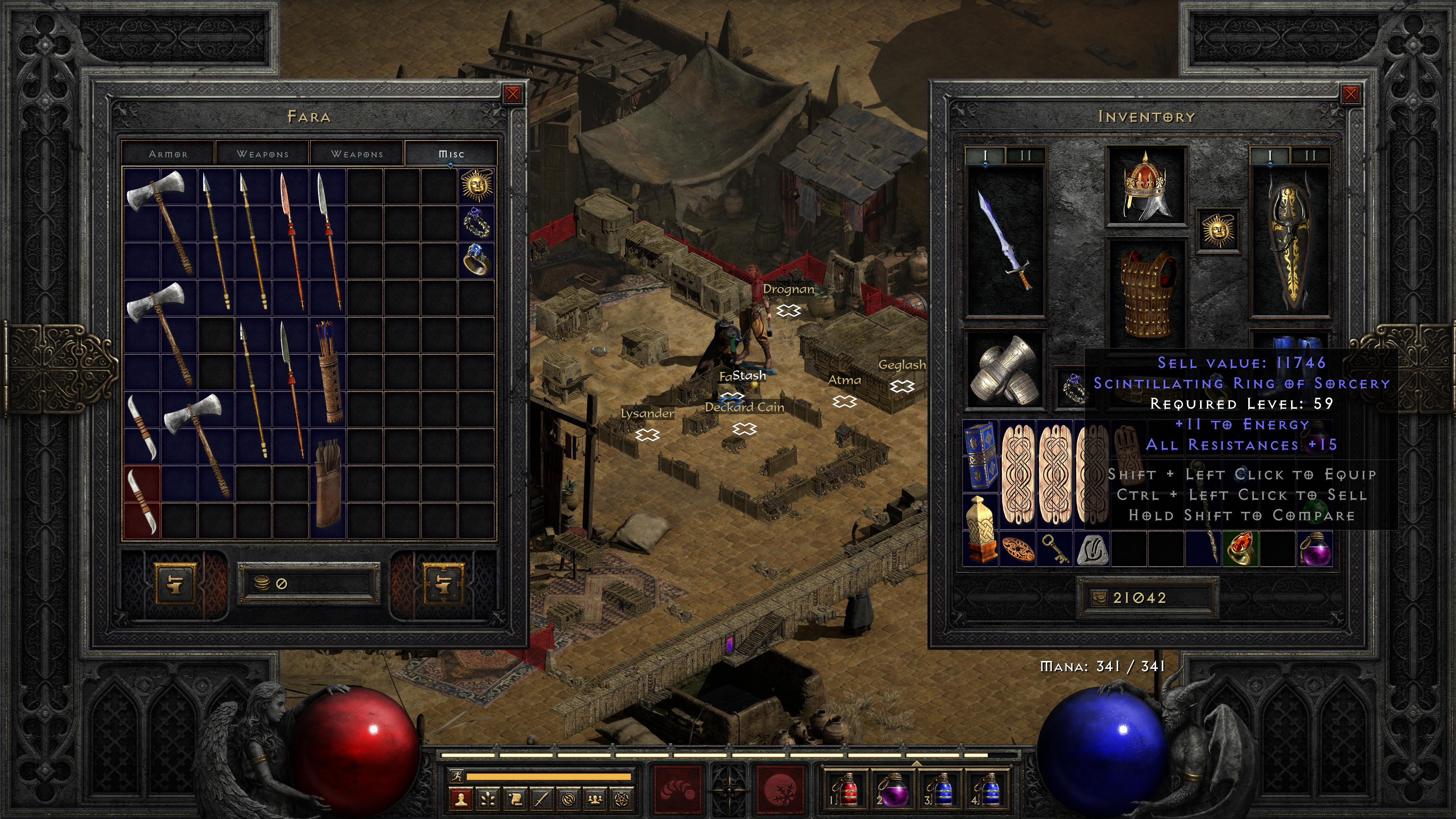The image size is (1456, 819).
Task: Open the quest log scroll button
Action: [x=515, y=799]
